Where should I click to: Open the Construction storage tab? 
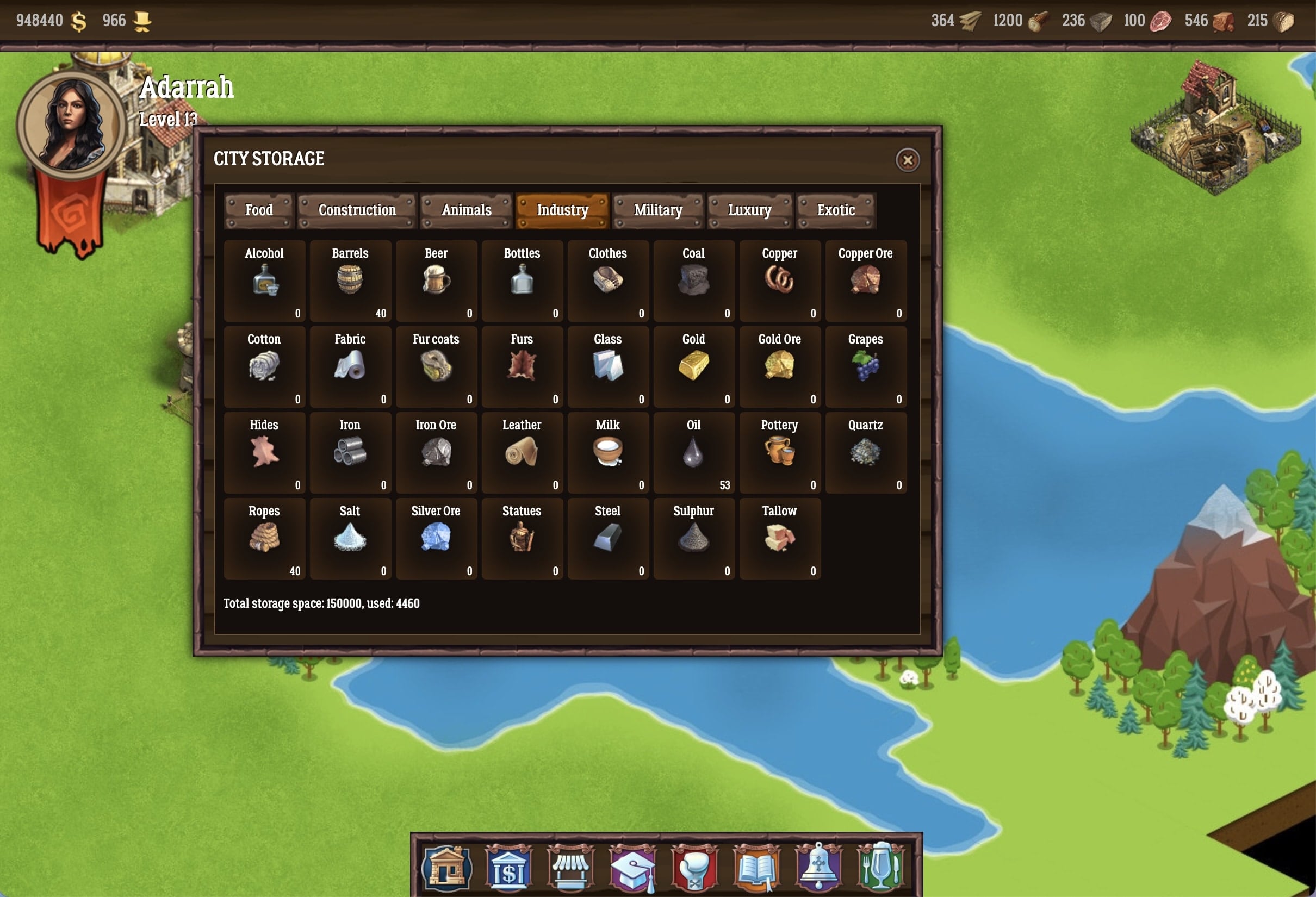pos(357,210)
